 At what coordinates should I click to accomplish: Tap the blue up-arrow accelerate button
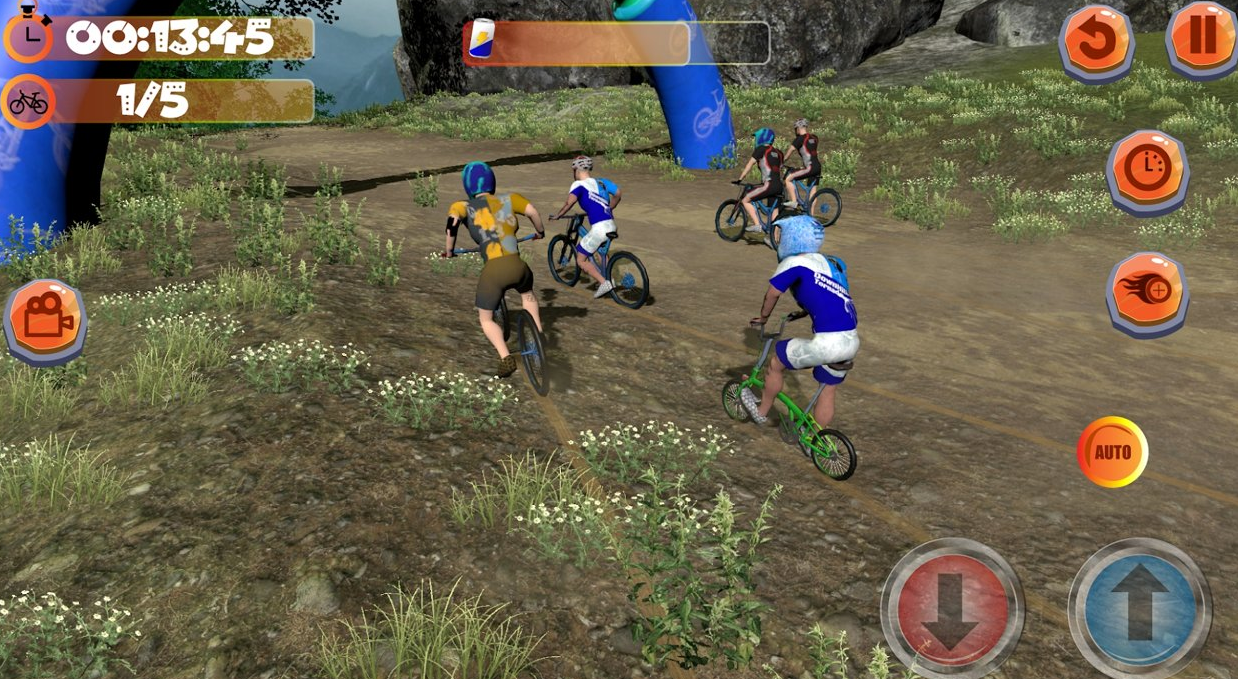(x=1140, y=608)
